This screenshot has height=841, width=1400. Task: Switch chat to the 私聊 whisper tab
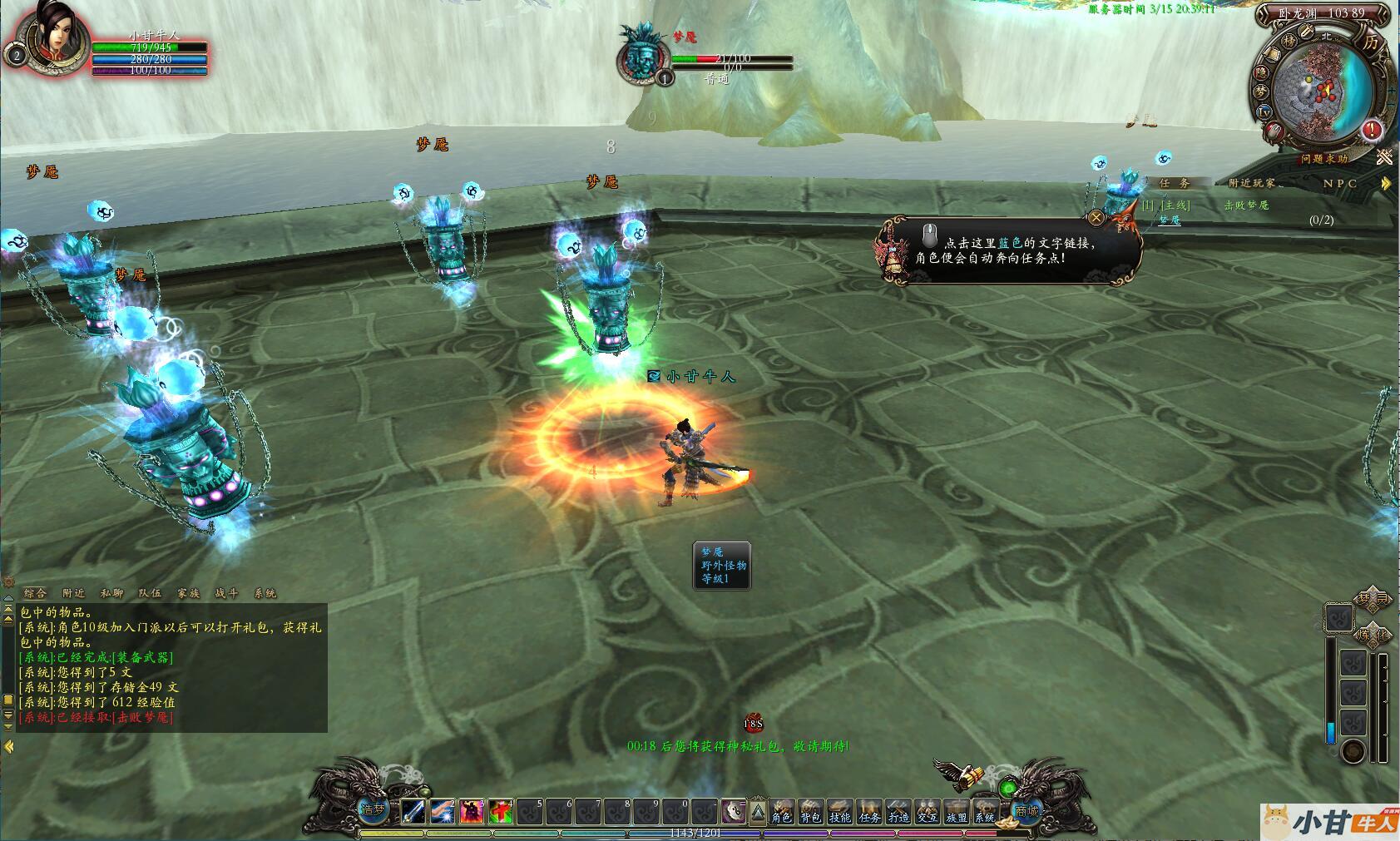[111, 593]
